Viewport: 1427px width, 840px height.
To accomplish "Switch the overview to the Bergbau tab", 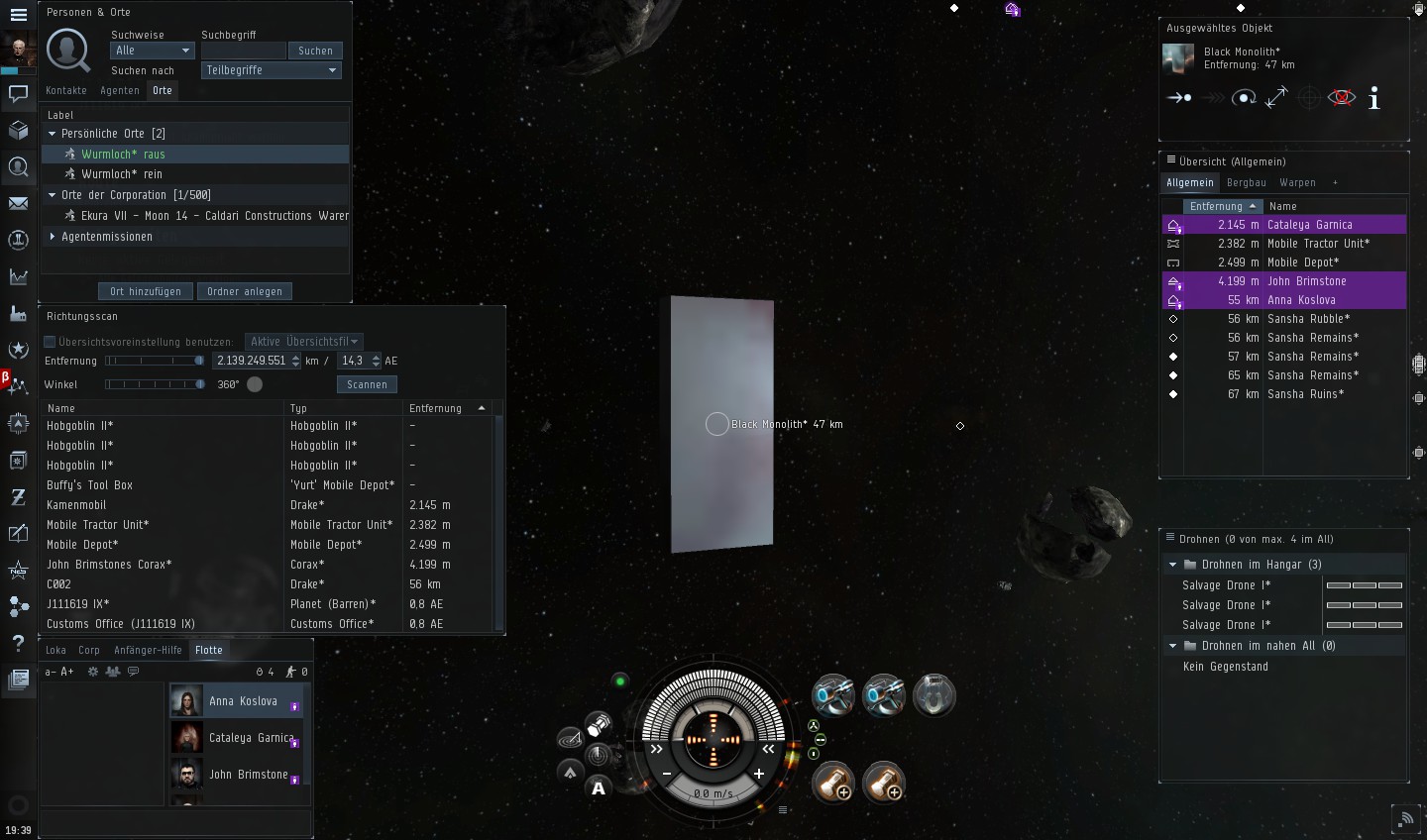I will (x=1246, y=182).
